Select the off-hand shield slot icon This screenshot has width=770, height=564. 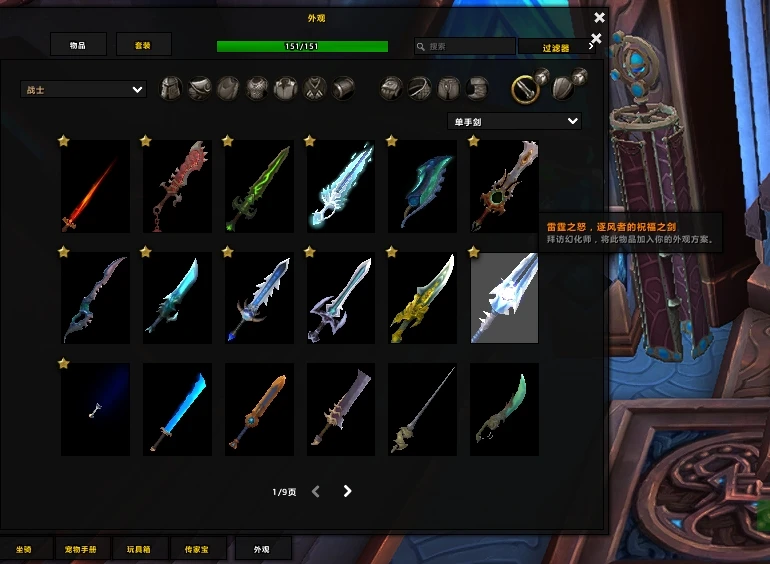click(x=563, y=89)
